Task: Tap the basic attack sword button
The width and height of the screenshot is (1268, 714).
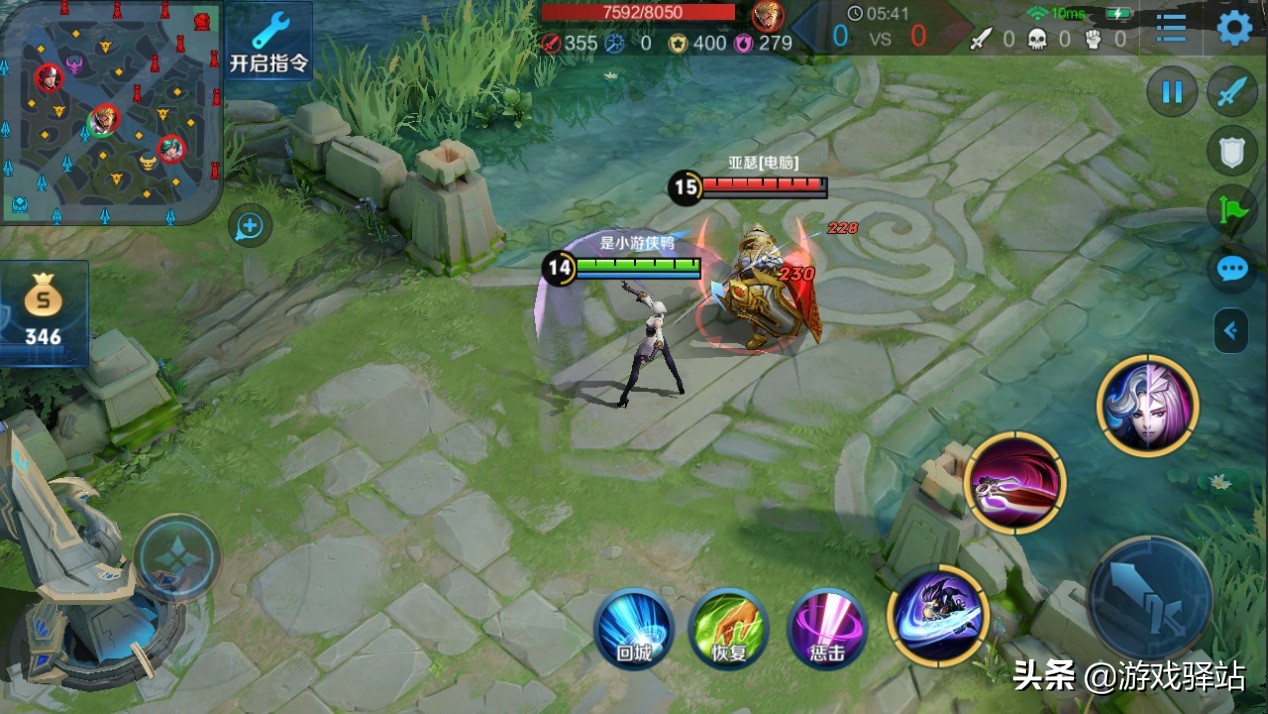Action: (1149, 598)
